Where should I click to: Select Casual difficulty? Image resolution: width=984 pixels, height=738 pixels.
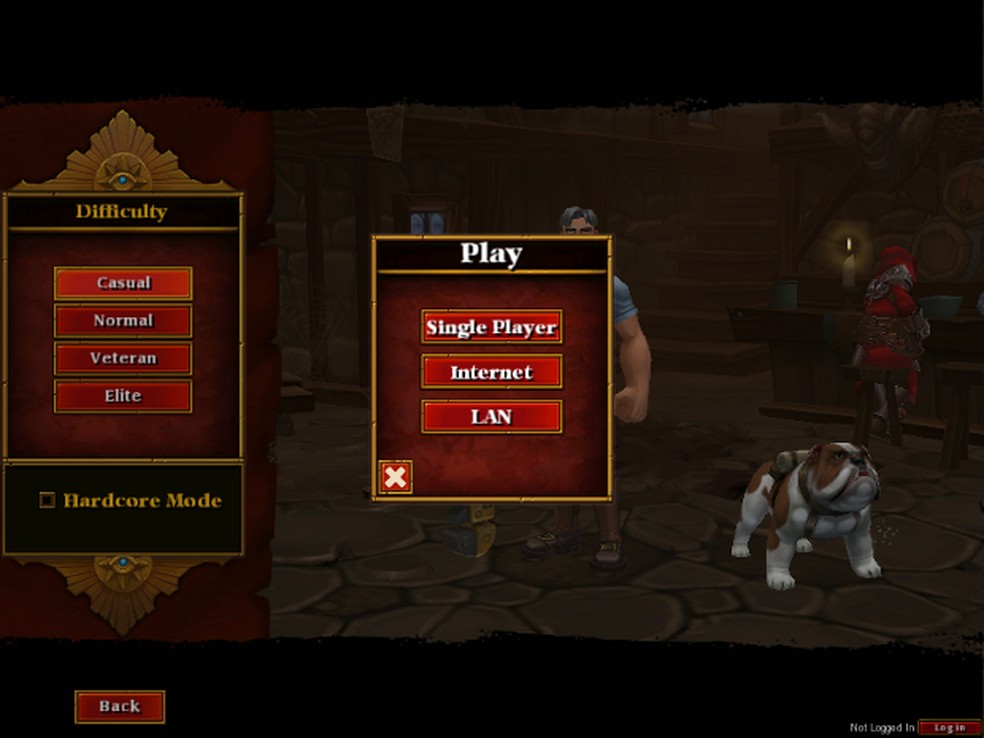point(123,283)
